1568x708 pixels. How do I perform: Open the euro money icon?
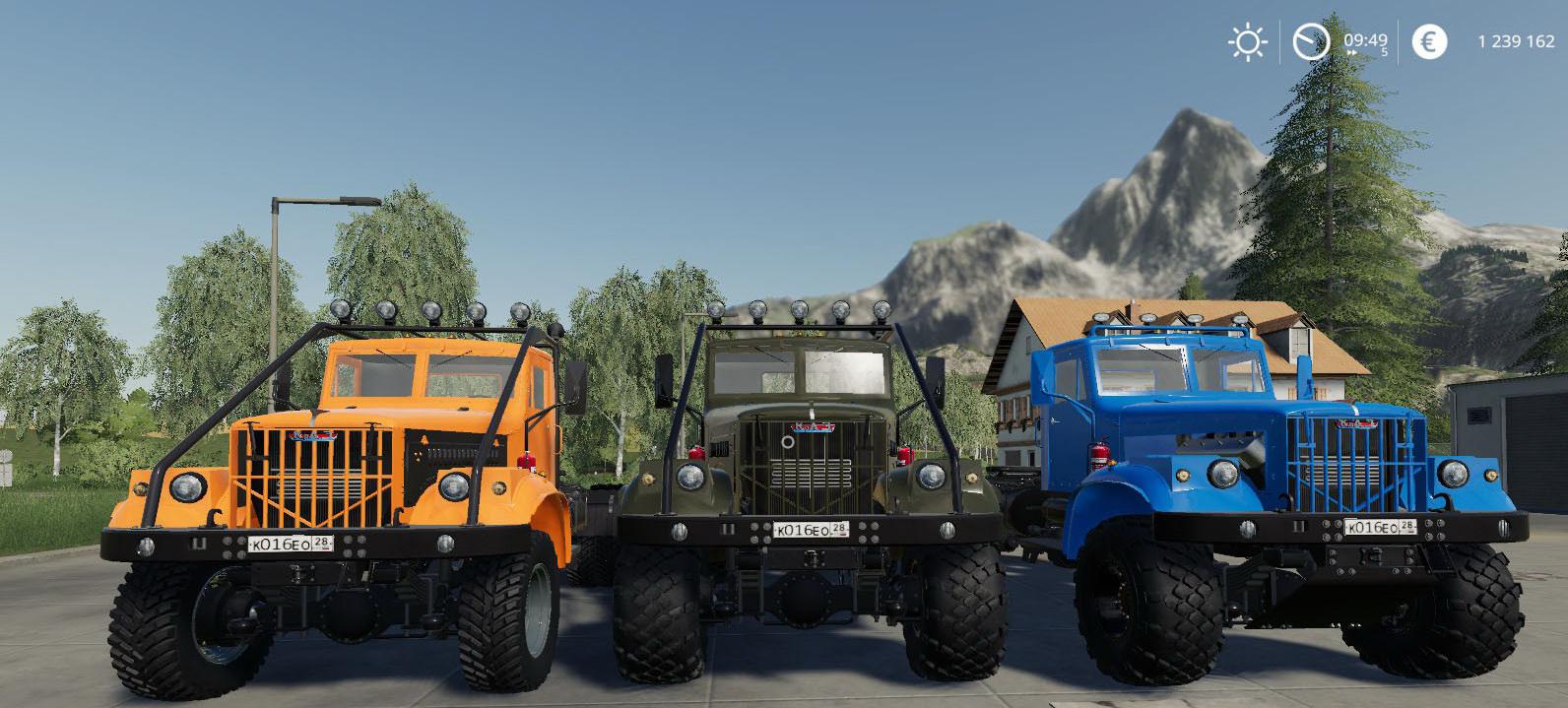click(1429, 41)
